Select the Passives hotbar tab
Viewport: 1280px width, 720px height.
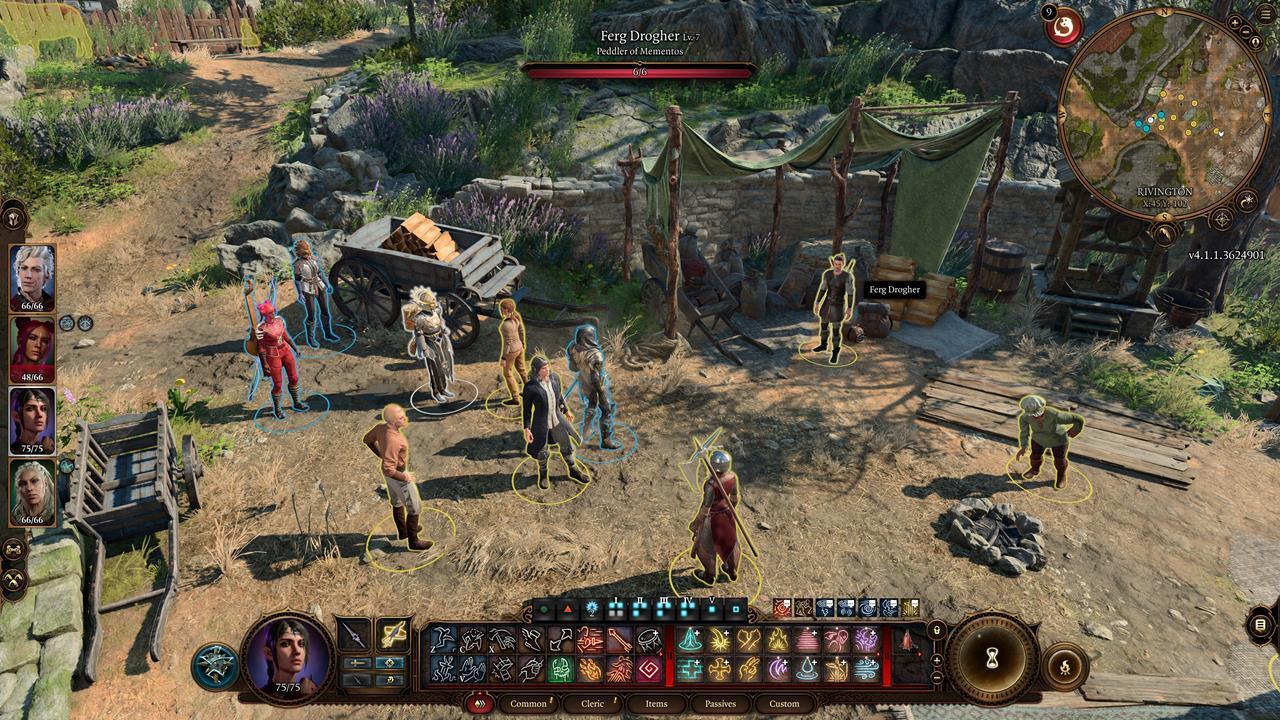click(720, 703)
